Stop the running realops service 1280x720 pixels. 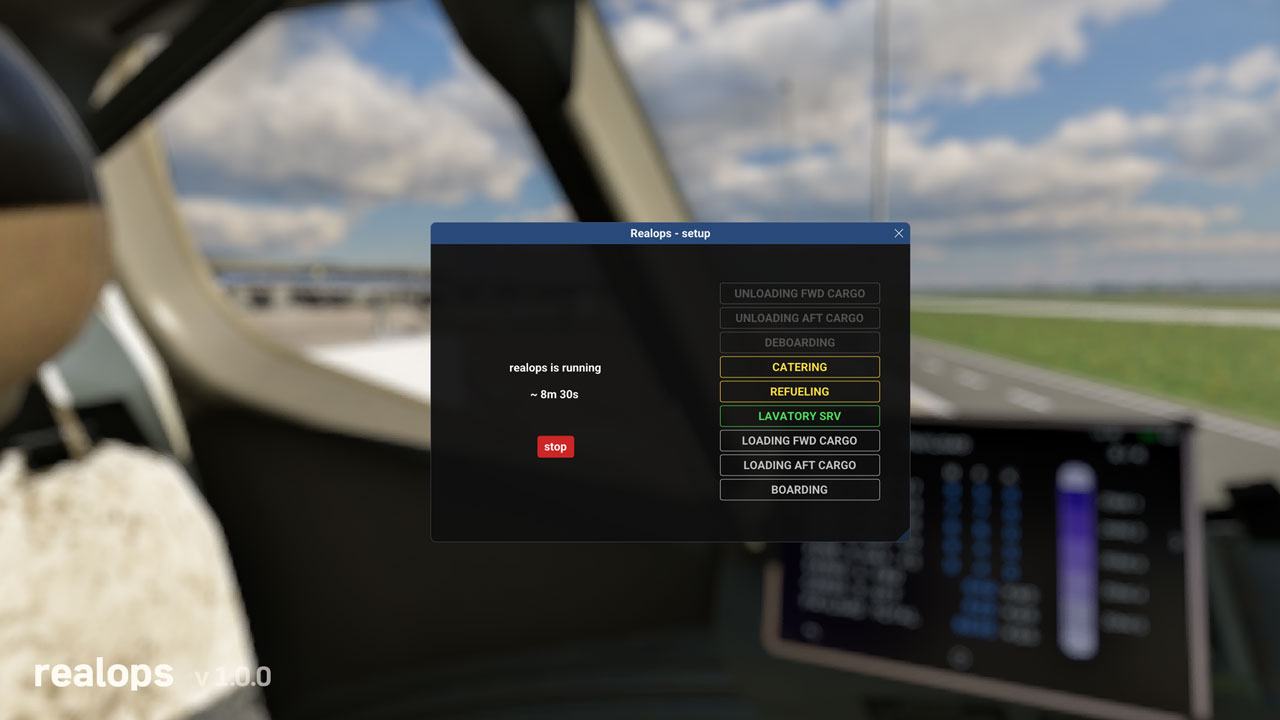click(555, 446)
